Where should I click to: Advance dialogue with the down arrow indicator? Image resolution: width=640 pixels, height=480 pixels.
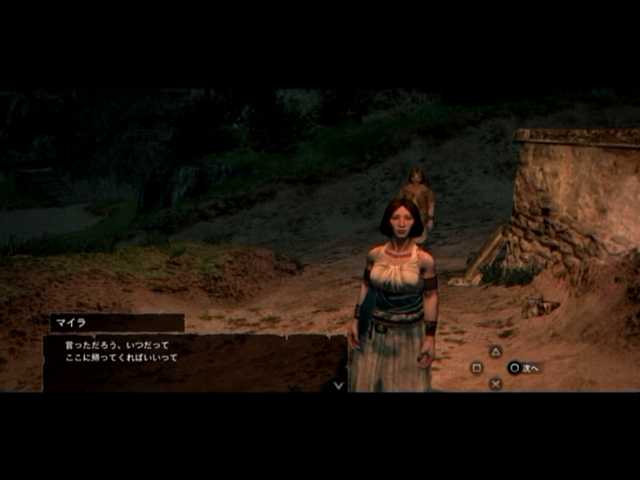click(338, 384)
